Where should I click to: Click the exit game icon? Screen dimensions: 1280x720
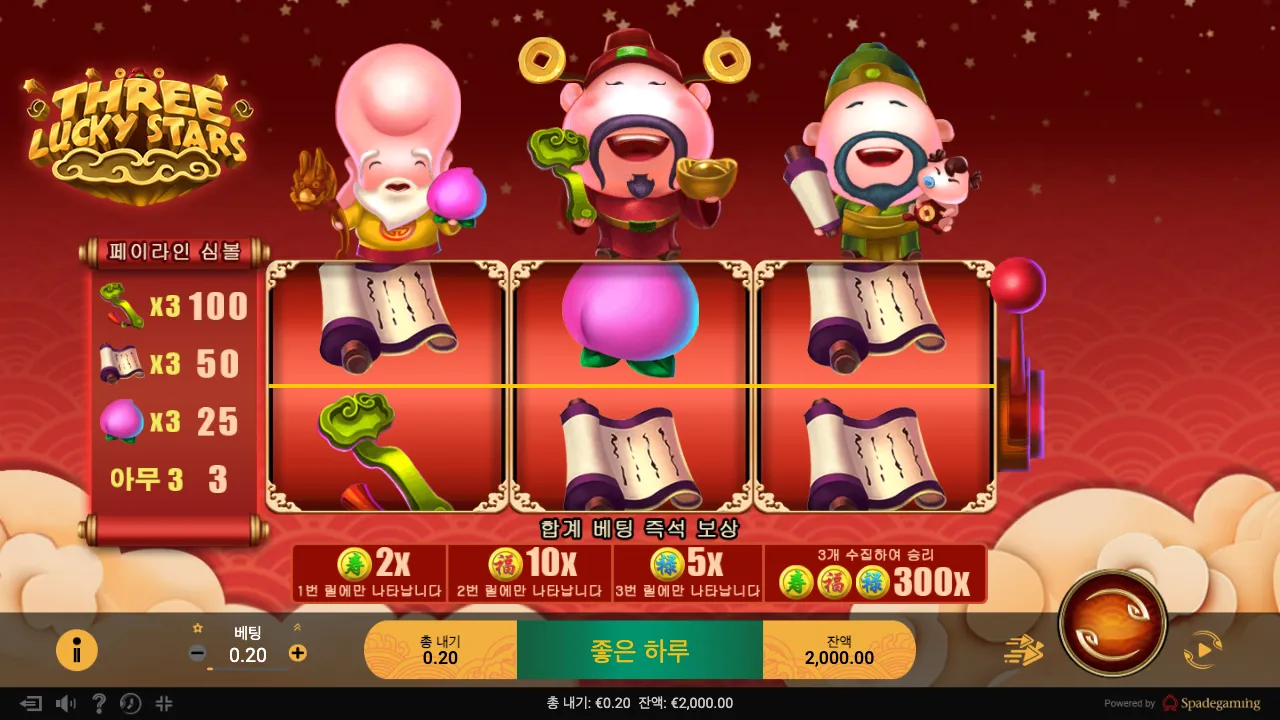point(31,703)
